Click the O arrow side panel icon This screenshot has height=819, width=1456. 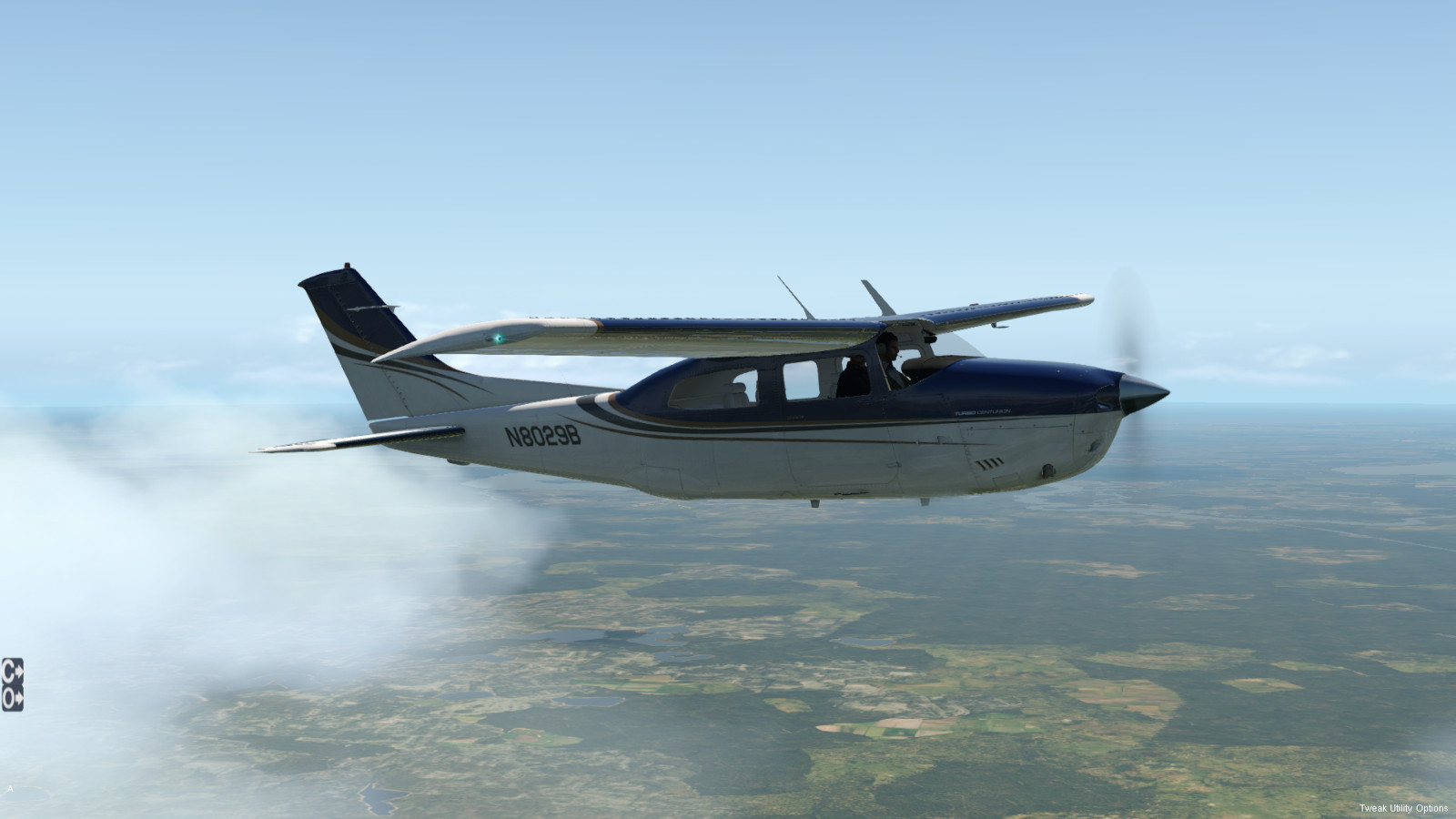tap(12, 698)
